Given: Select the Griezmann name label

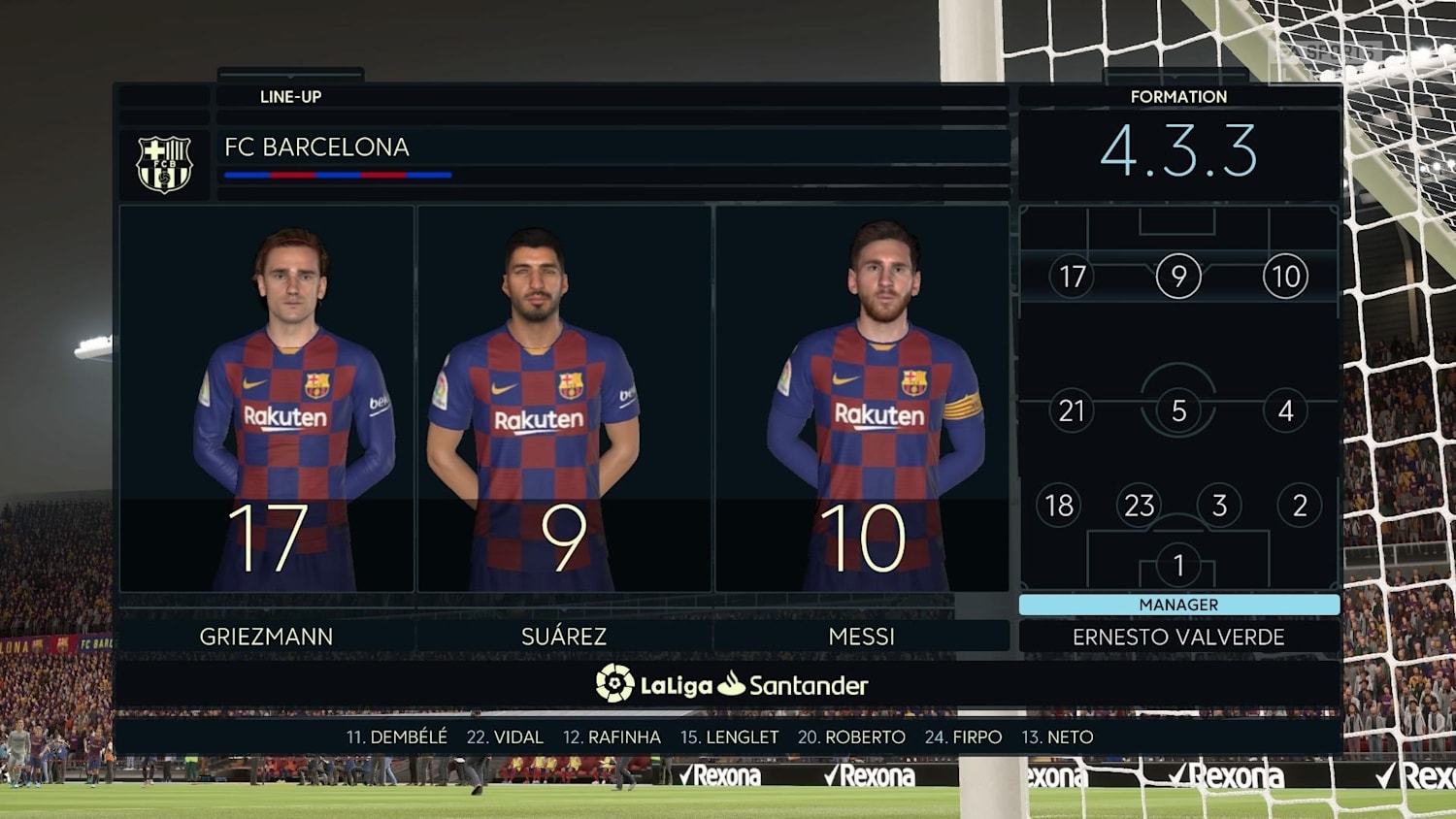Looking at the screenshot, I should click(x=268, y=636).
